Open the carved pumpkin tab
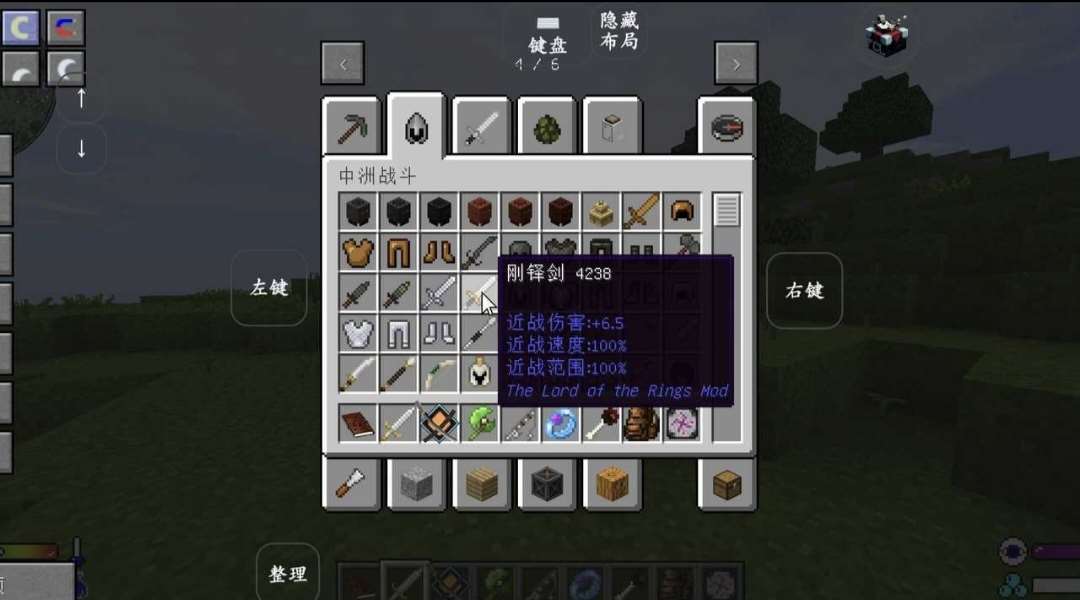This screenshot has height=600, width=1080. pos(612,485)
